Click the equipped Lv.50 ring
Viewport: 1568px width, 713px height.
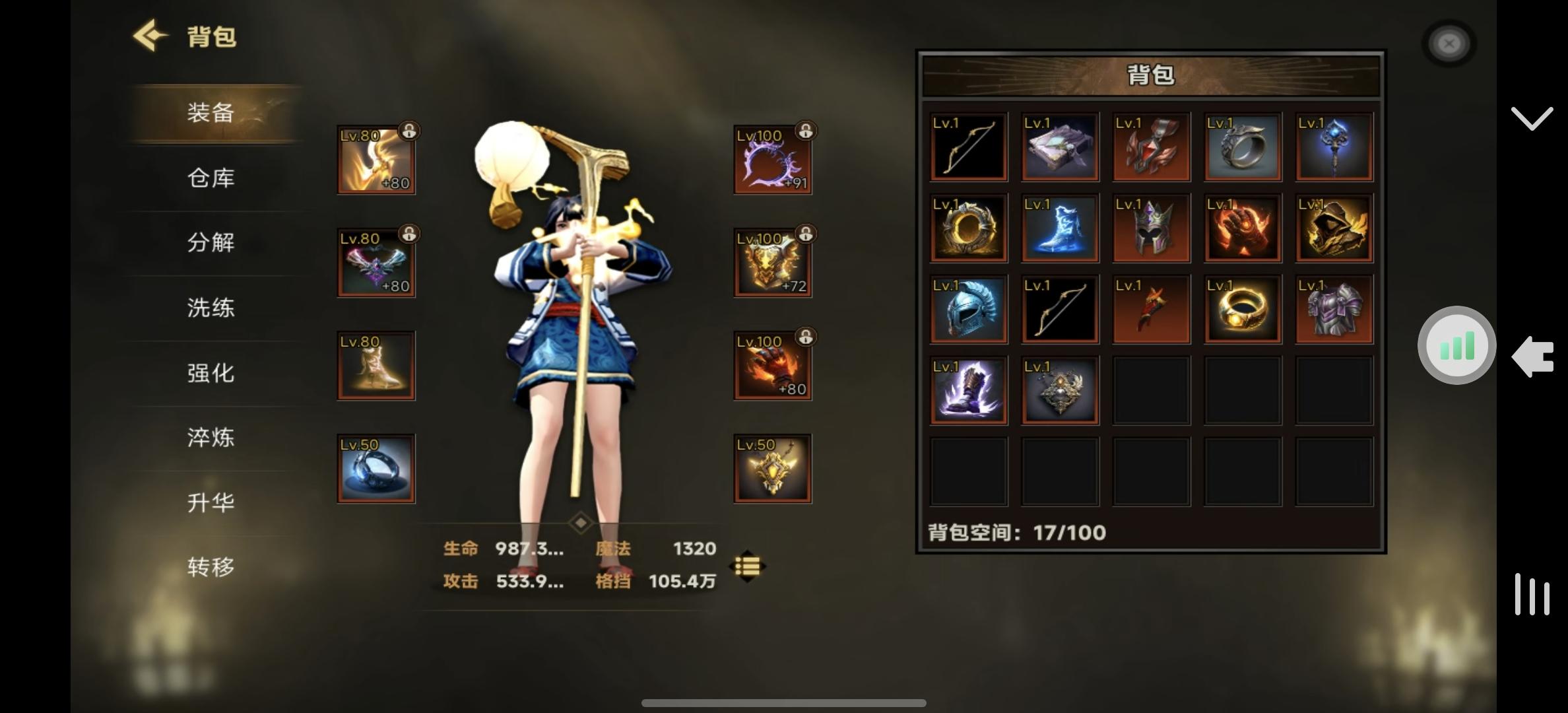tap(375, 467)
